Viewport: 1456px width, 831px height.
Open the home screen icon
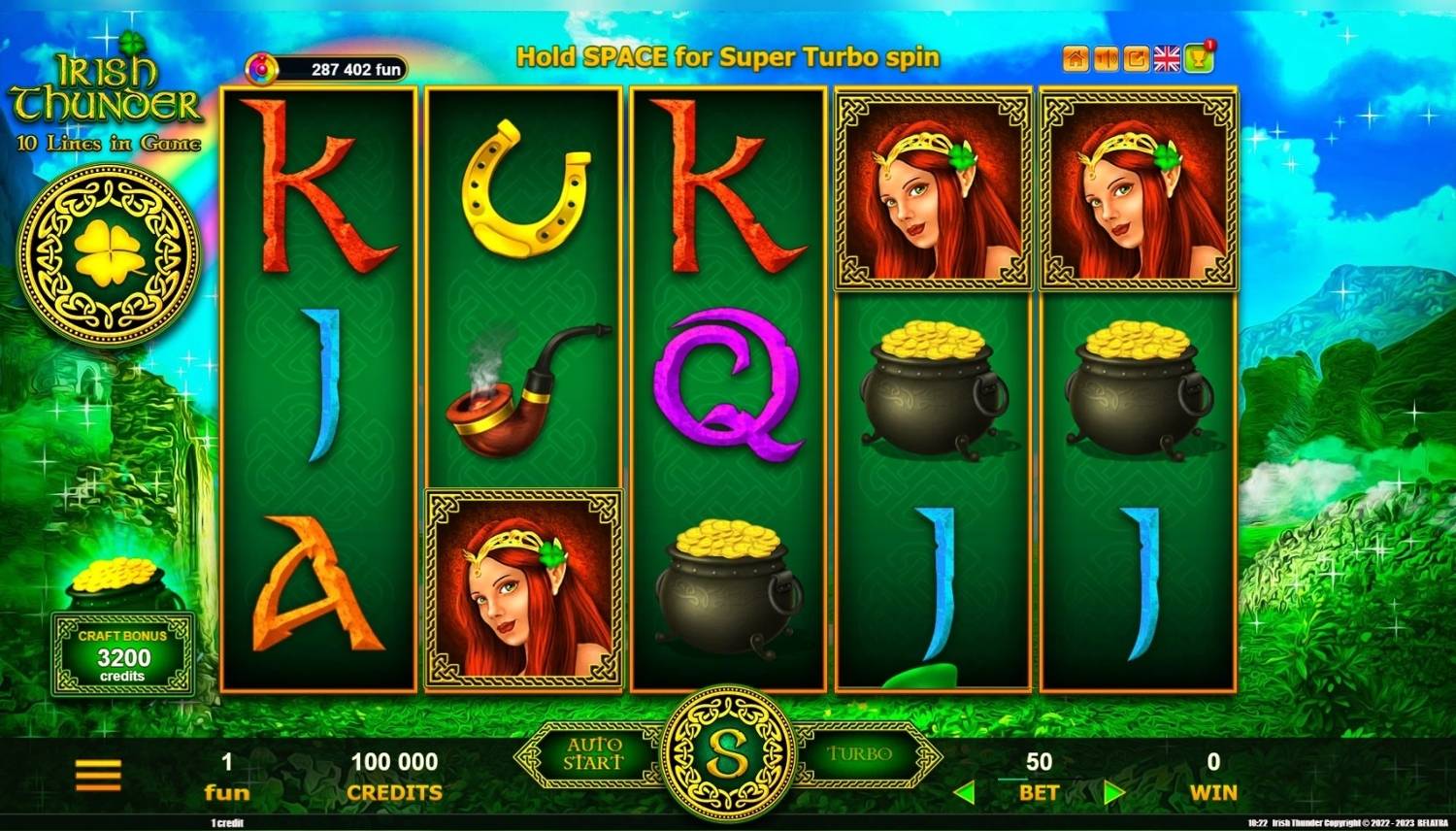coord(1075,57)
